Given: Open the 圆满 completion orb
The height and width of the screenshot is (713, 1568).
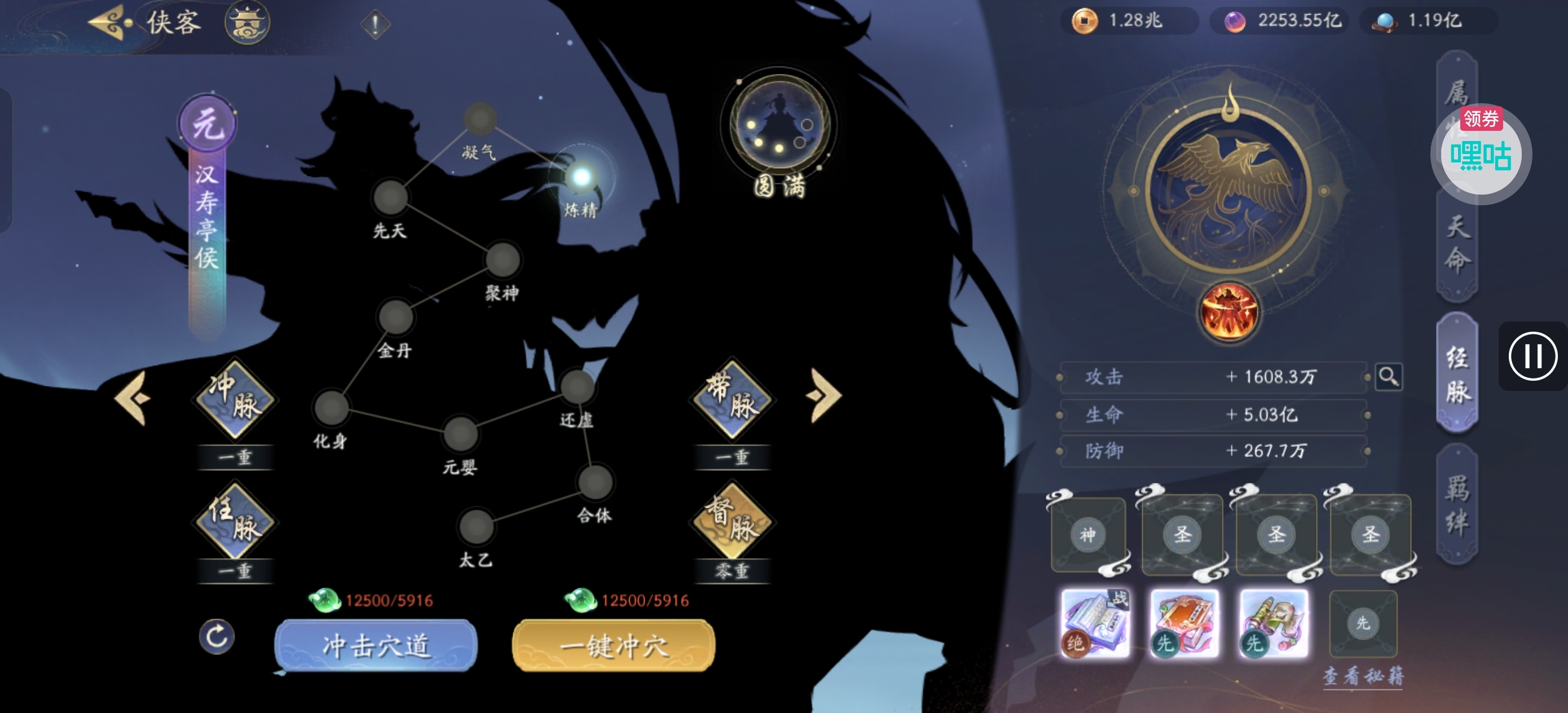Looking at the screenshot, I should pyautogui.click(x=778, y=126).
